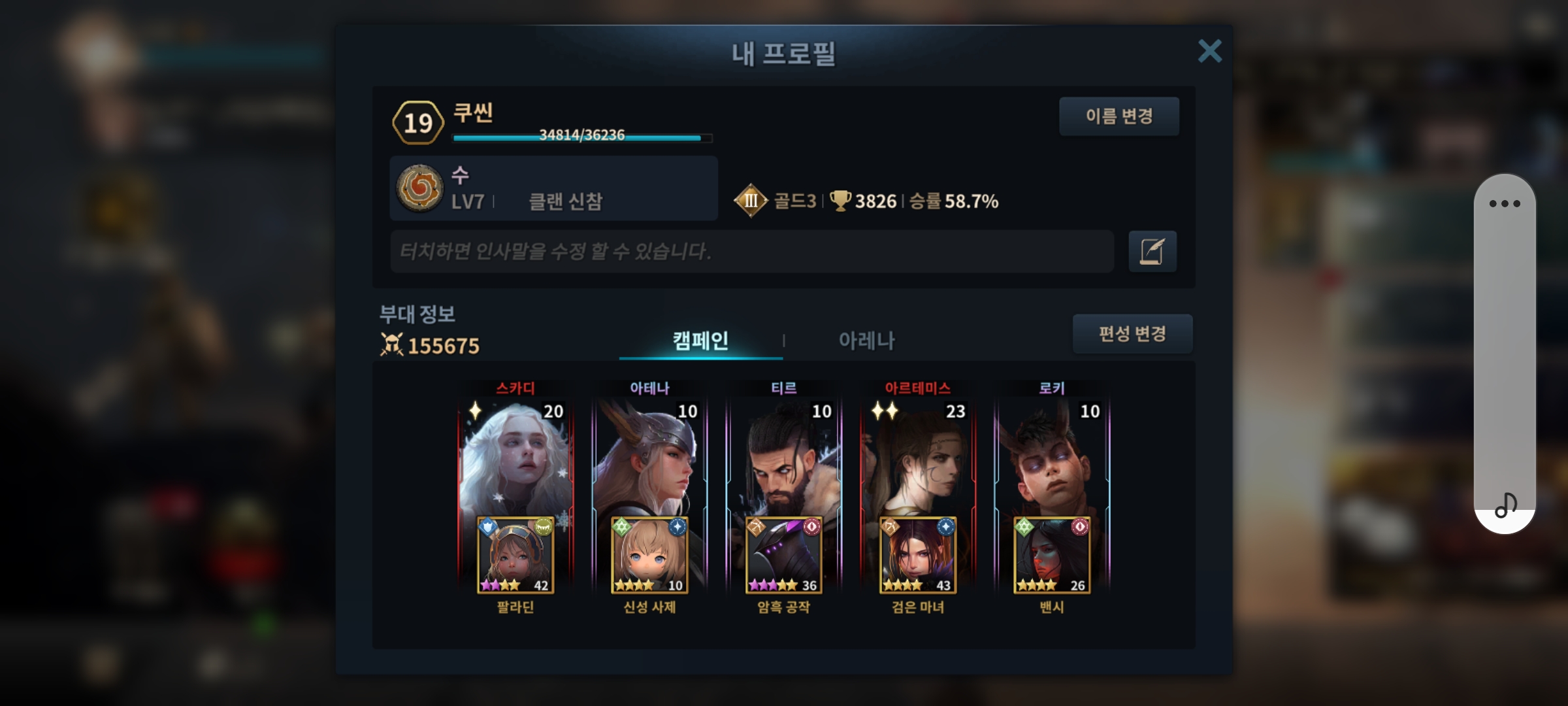The width and height of the screenshot is (1568, 706).
Task: Close the 내 프로필 profile window
Action: 1209,51
